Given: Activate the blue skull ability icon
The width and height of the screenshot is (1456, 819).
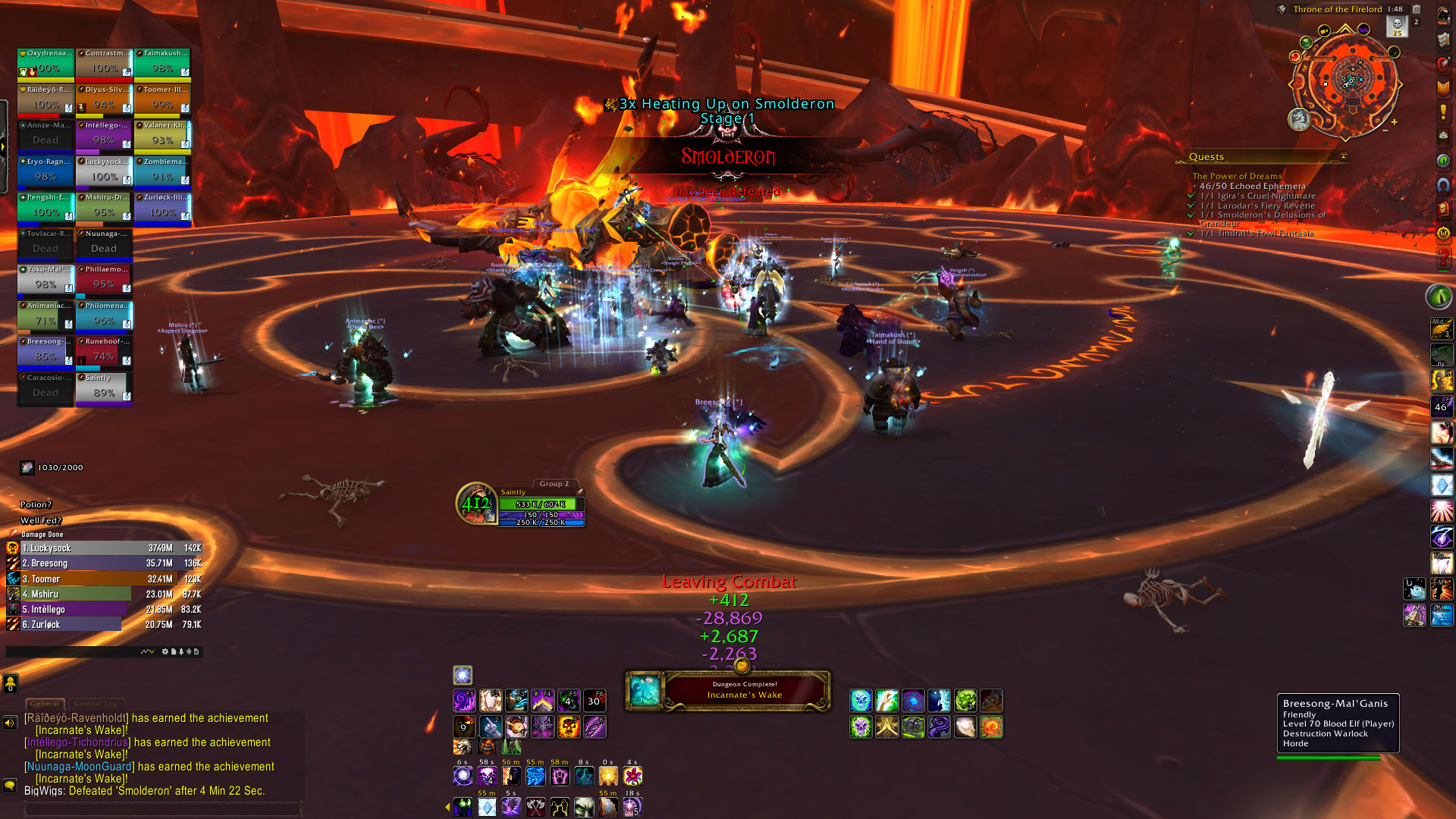Looking at the screenshot, I should [x=861, y=700].
